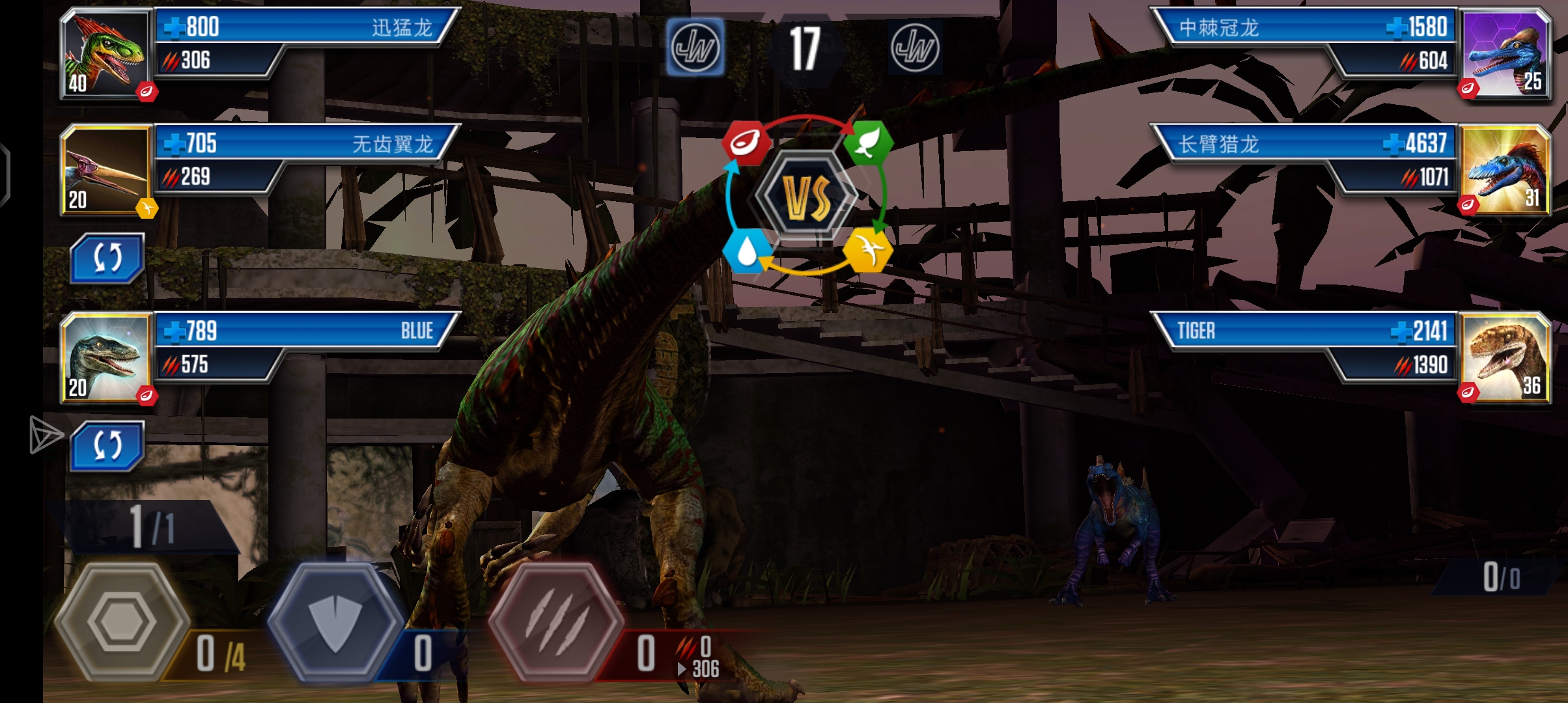Tap the left highlighted JW emblem
Viewport: 1568px width, 703px height.
pyautogui.click(x=695, y=47)
